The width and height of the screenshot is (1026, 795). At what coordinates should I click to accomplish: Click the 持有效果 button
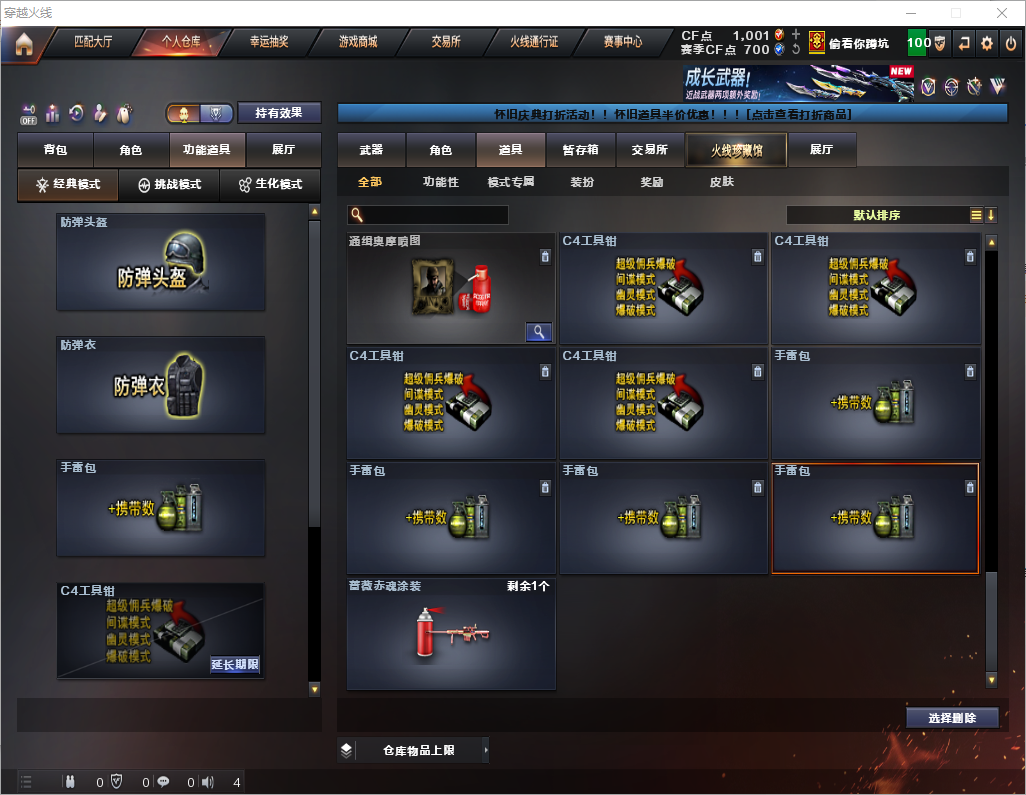point(279,113)
